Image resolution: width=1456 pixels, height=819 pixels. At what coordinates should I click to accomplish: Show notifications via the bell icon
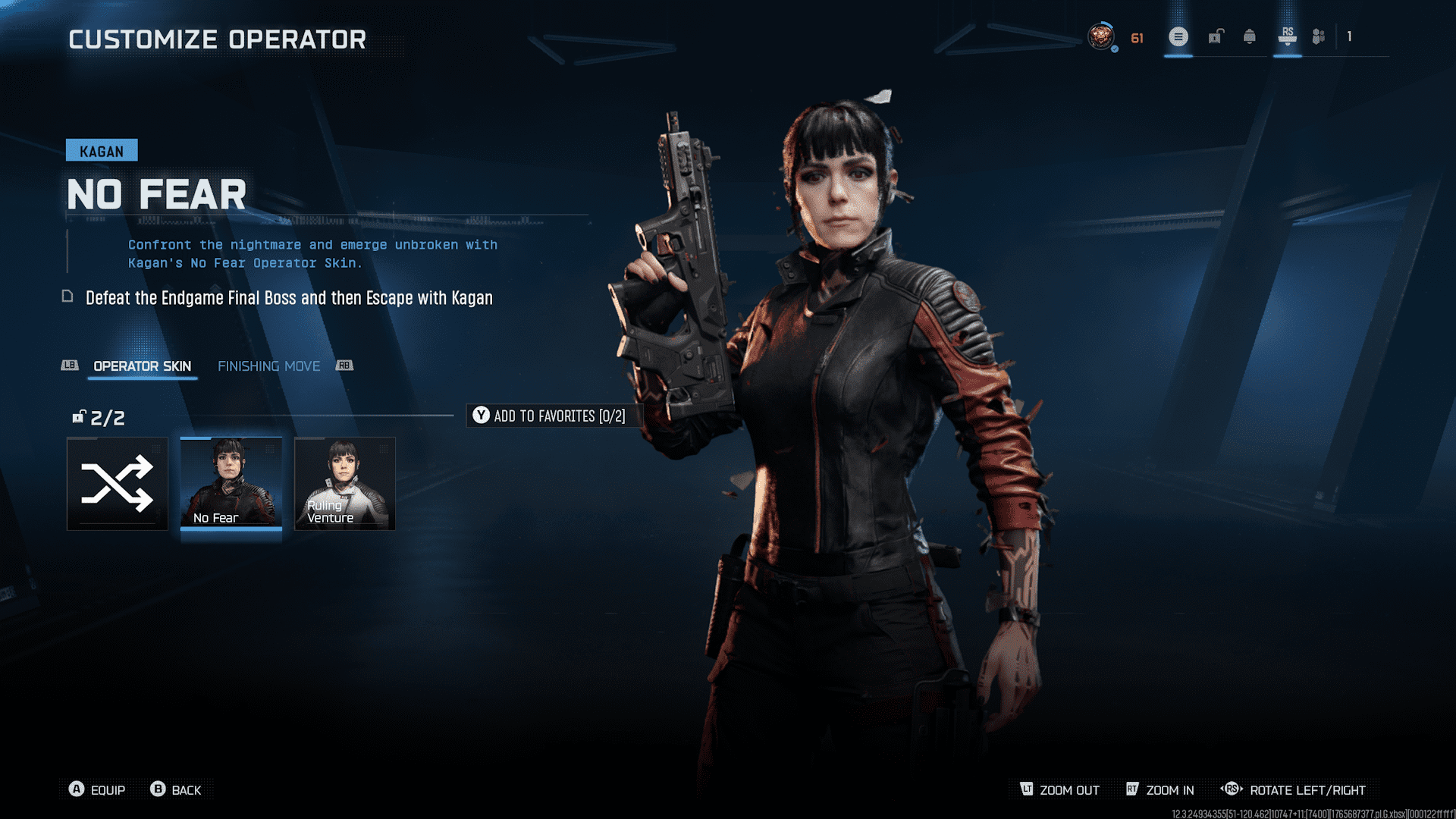1250,36
